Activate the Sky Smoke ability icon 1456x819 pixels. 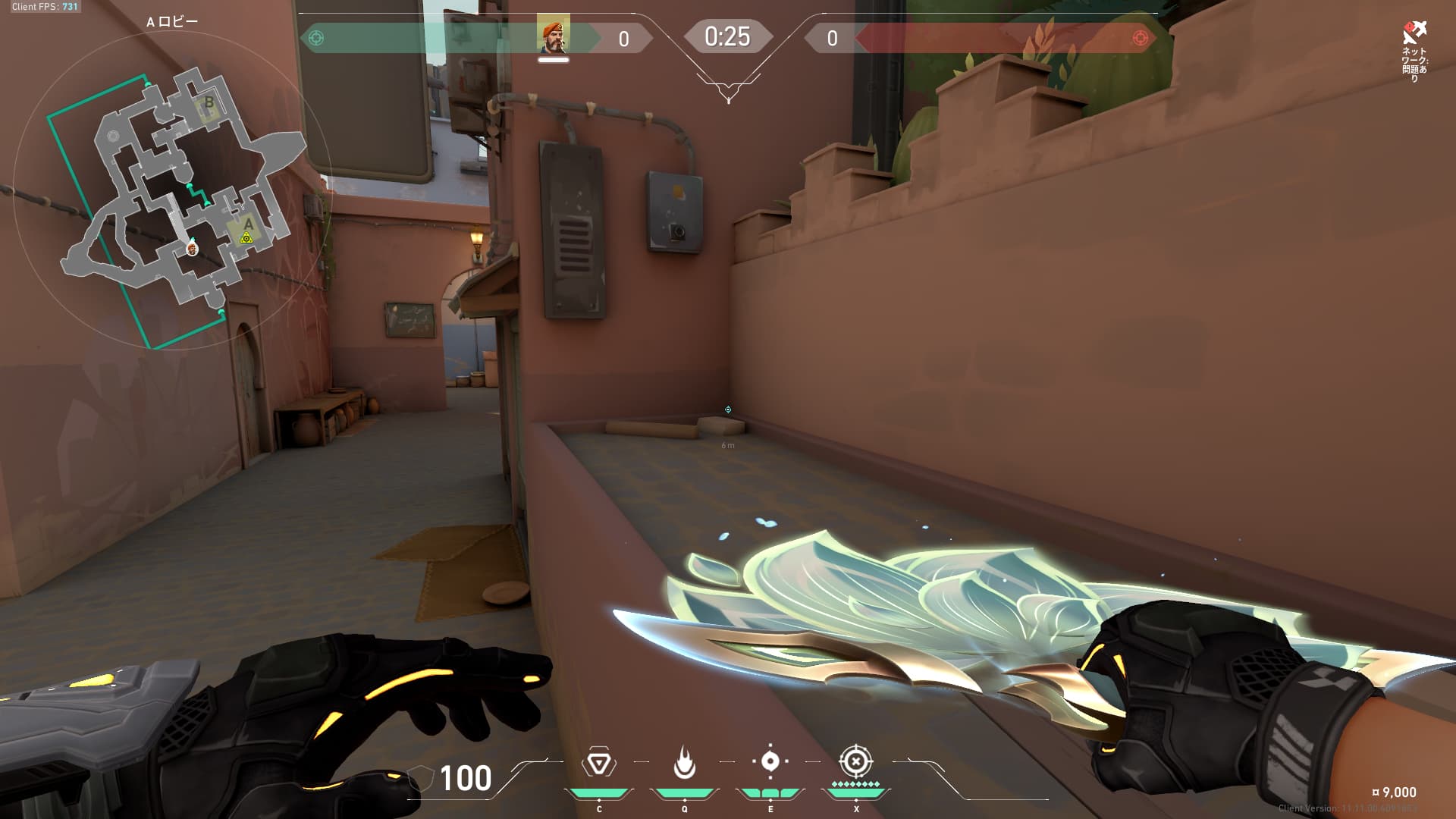(x=770, y=761)
